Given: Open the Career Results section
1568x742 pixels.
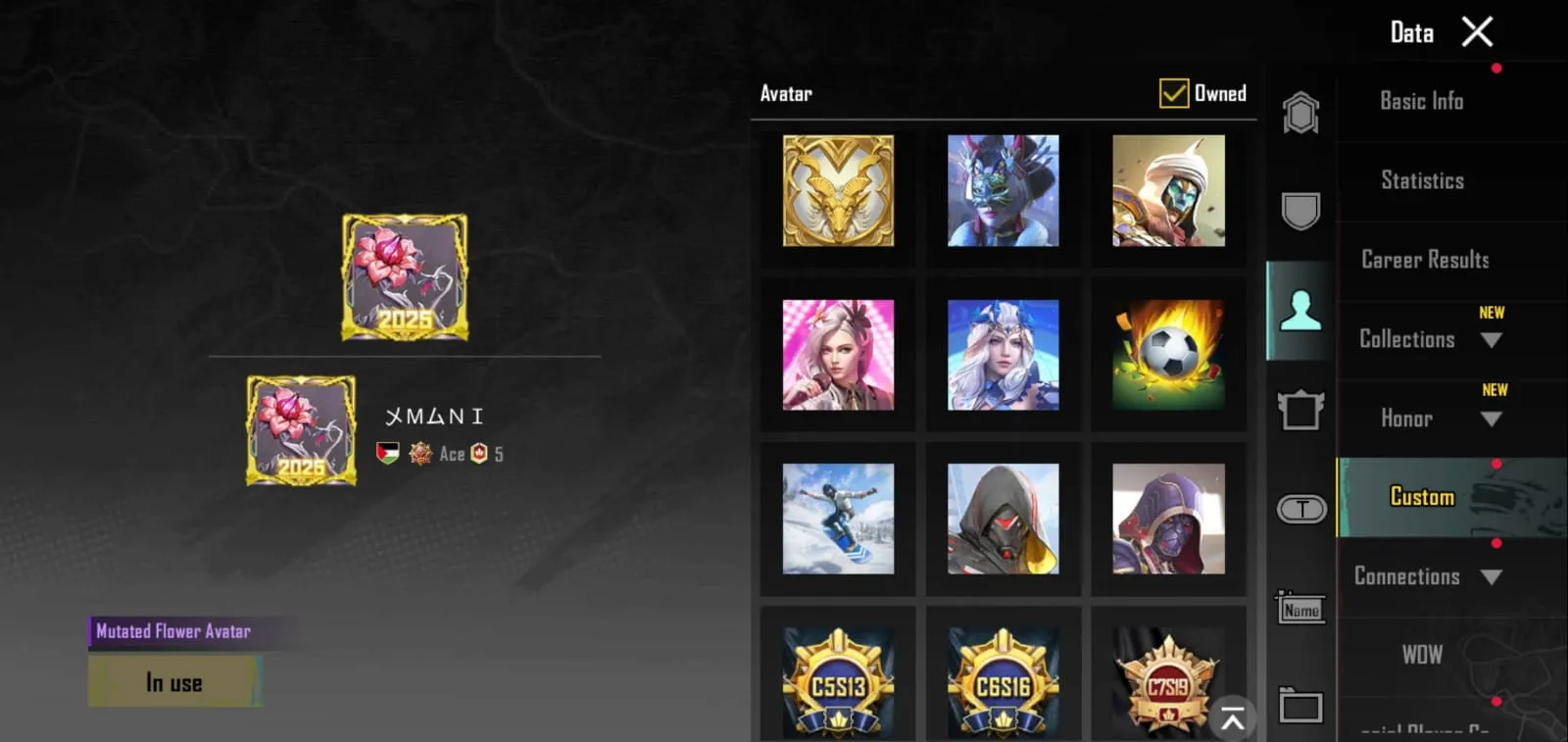Looking at the screenshot, I should 1423,260.
